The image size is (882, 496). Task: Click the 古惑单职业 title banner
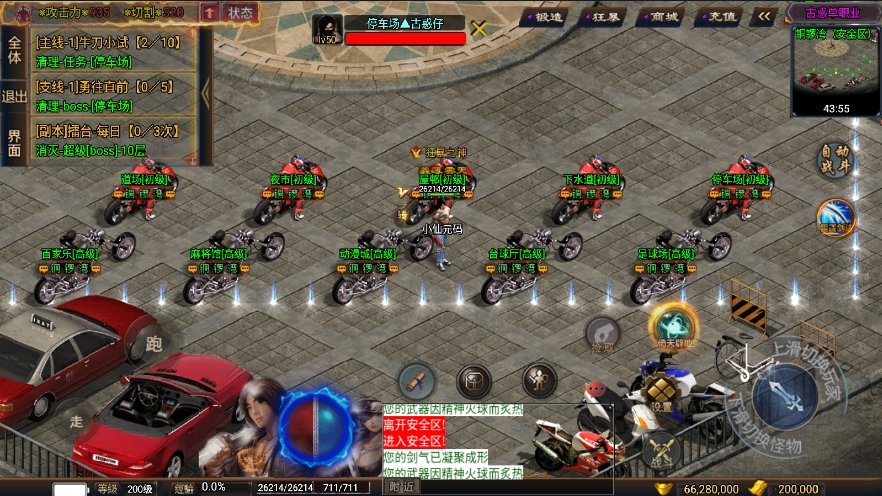[x=836, y=12]
